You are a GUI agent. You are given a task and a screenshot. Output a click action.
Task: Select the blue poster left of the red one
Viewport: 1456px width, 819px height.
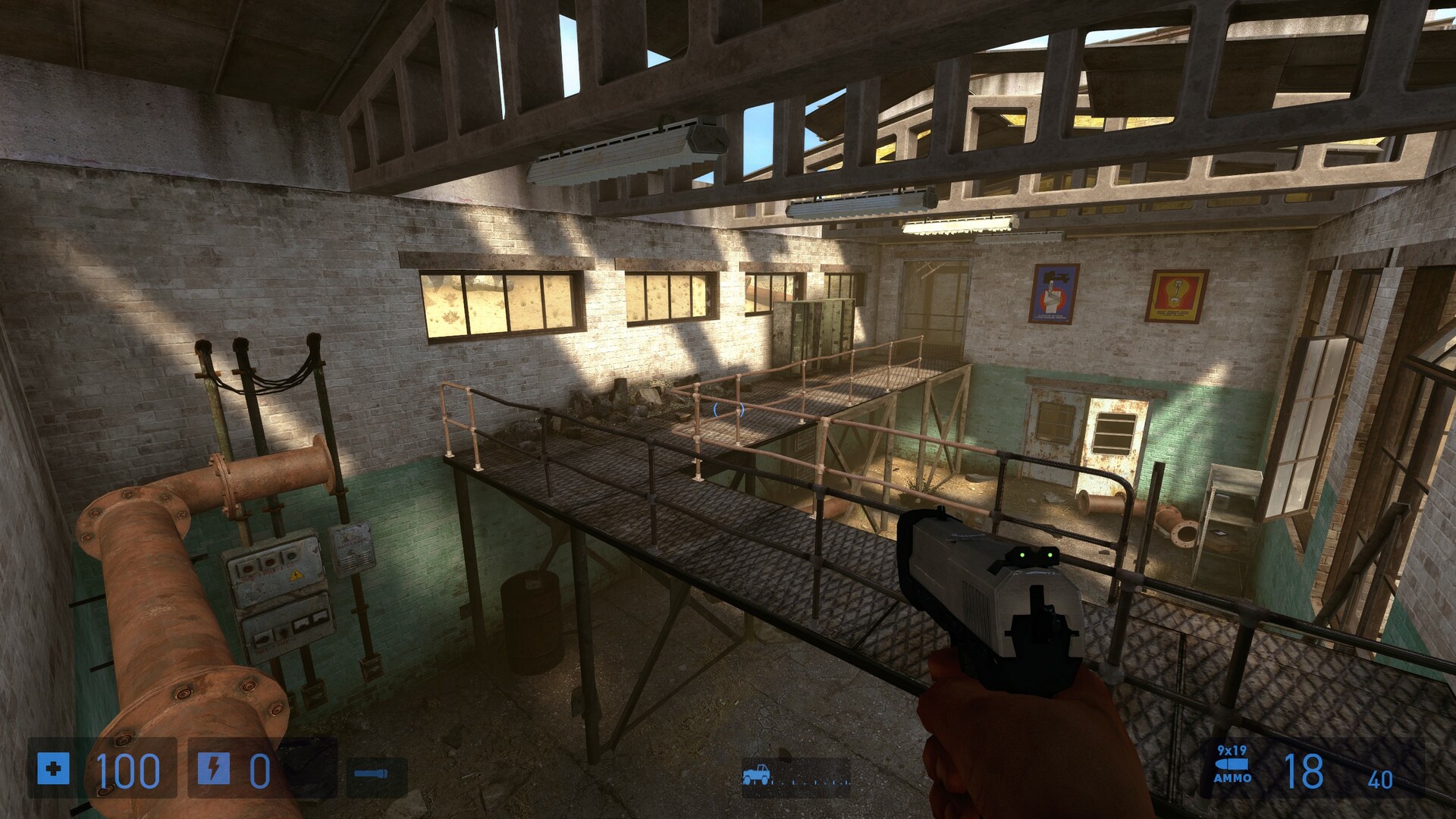[1054, 292]
